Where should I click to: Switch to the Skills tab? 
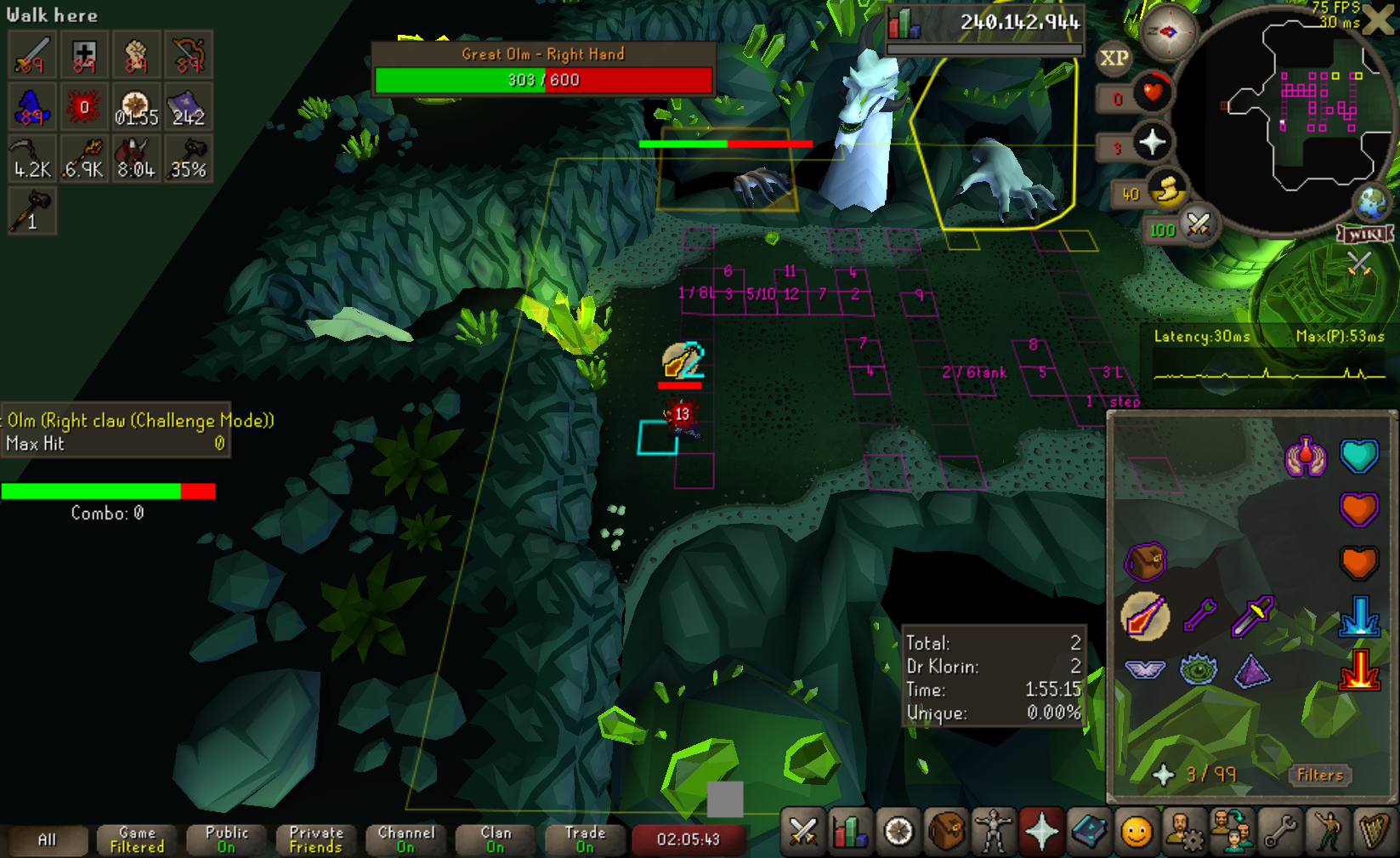[x=849, y=831]
